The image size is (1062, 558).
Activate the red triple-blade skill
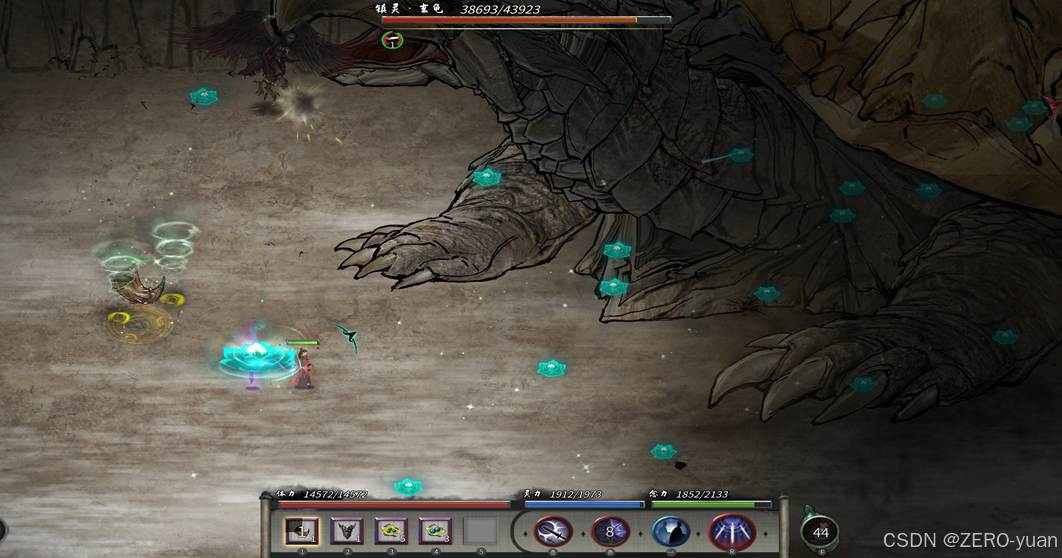pyautogui.click(x=731, y=532)
